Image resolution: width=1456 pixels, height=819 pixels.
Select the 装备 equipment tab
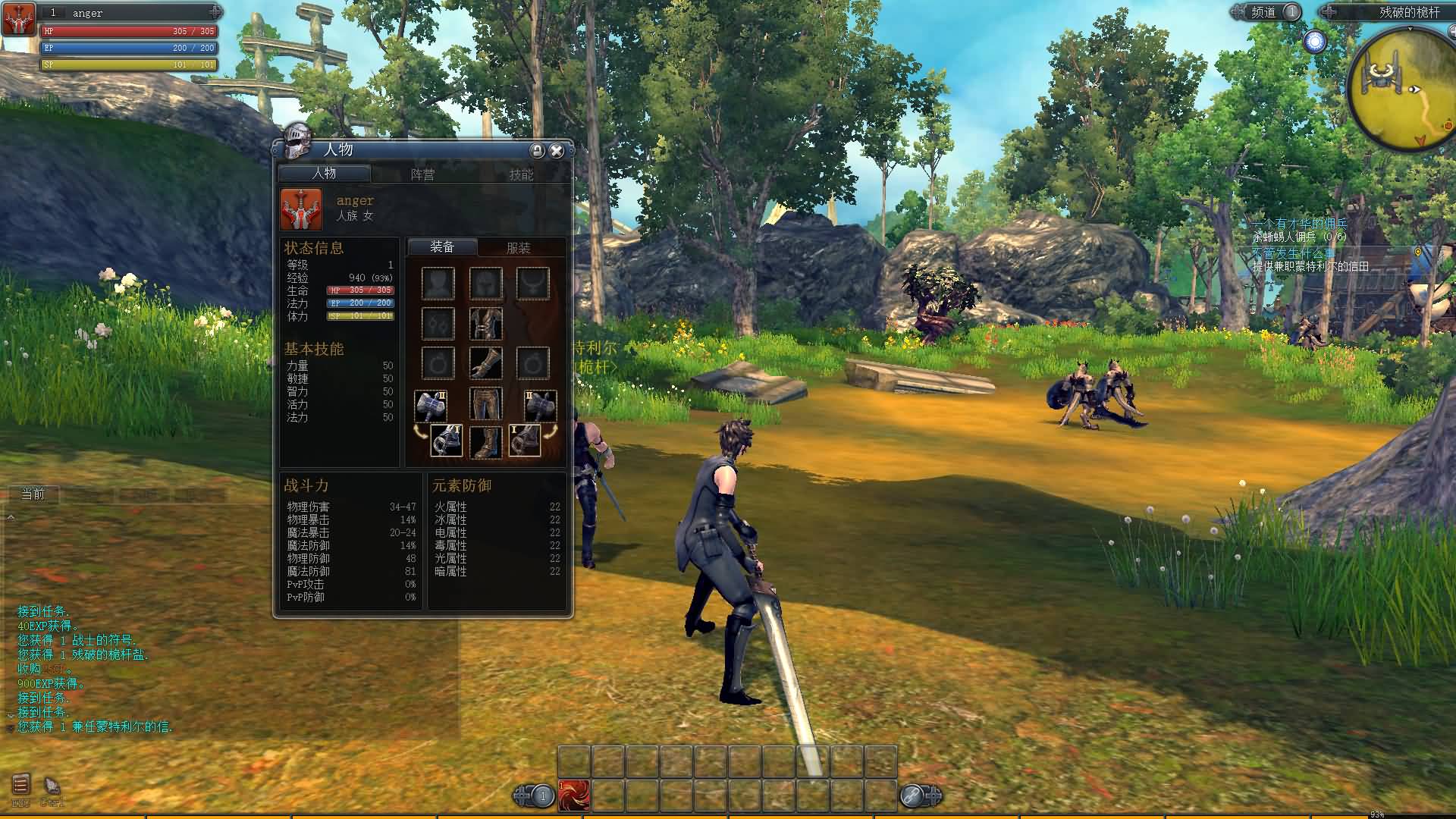[442, 247]
